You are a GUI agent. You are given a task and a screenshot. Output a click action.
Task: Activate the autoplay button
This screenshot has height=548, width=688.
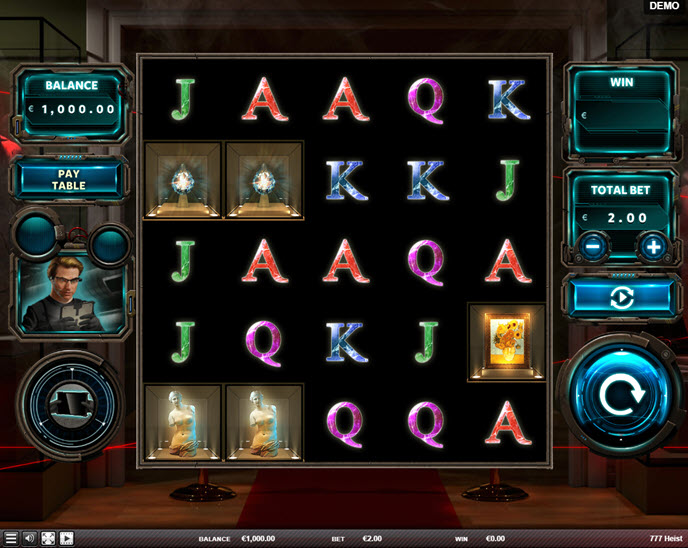(x=623, y=297)
